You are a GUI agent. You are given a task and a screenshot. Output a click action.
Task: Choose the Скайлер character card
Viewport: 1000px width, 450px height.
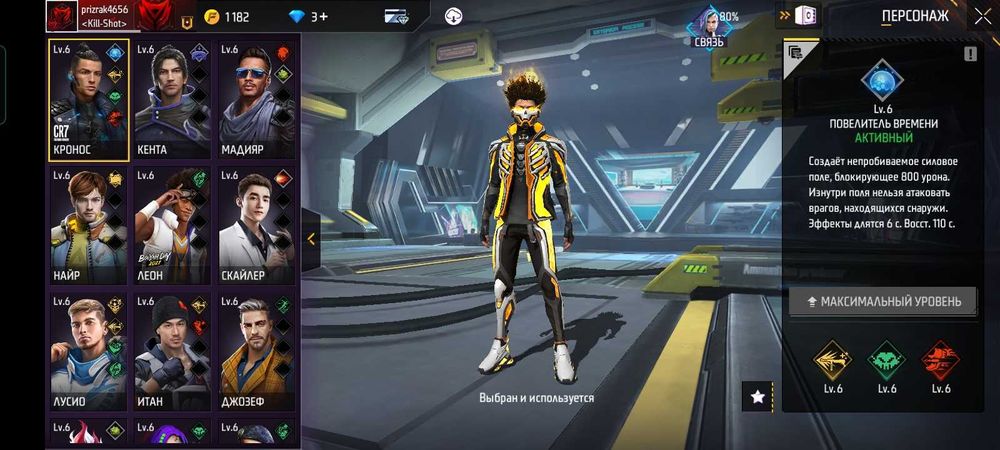(x=257, y=226)
